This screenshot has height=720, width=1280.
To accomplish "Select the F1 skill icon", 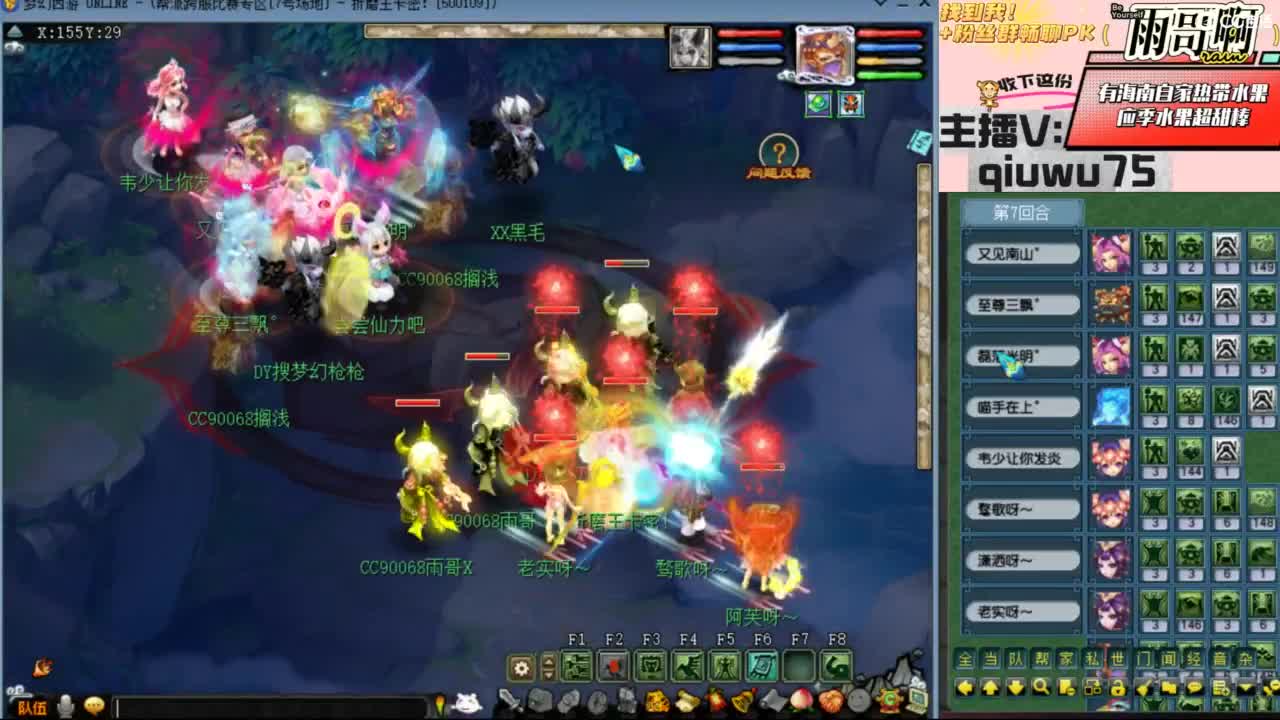I will 575,665.
